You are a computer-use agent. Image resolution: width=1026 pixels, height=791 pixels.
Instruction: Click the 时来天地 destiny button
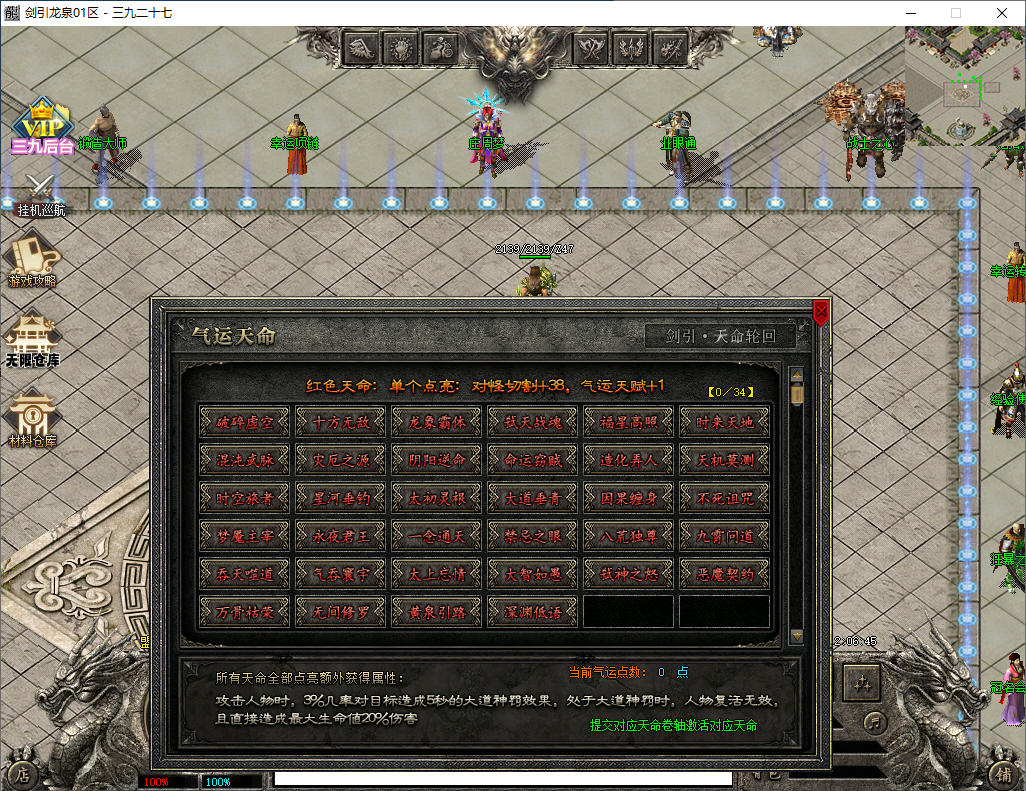tap(725, 422)
